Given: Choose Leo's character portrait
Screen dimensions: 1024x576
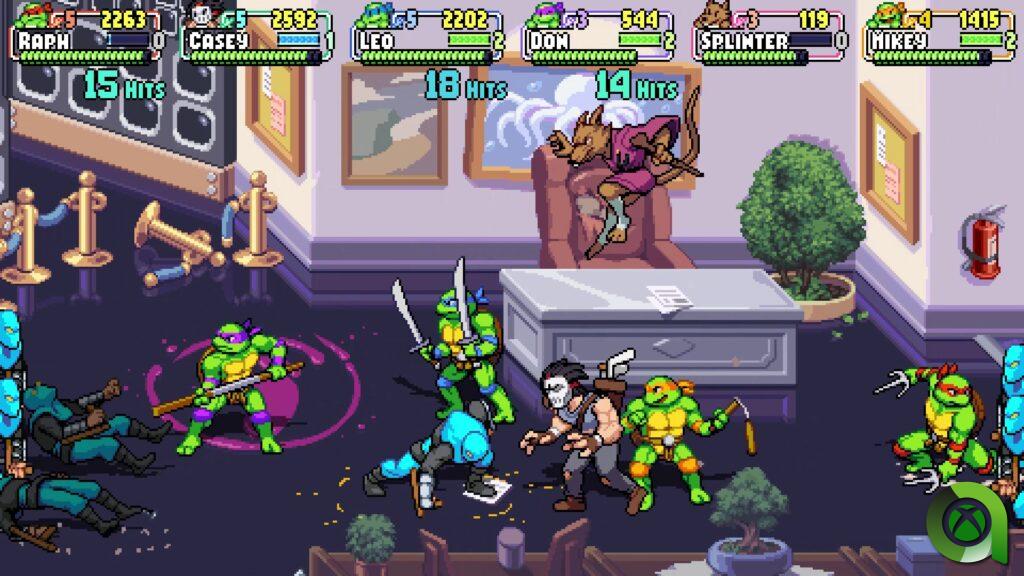Looking at the screenshot, I should 375,14.
